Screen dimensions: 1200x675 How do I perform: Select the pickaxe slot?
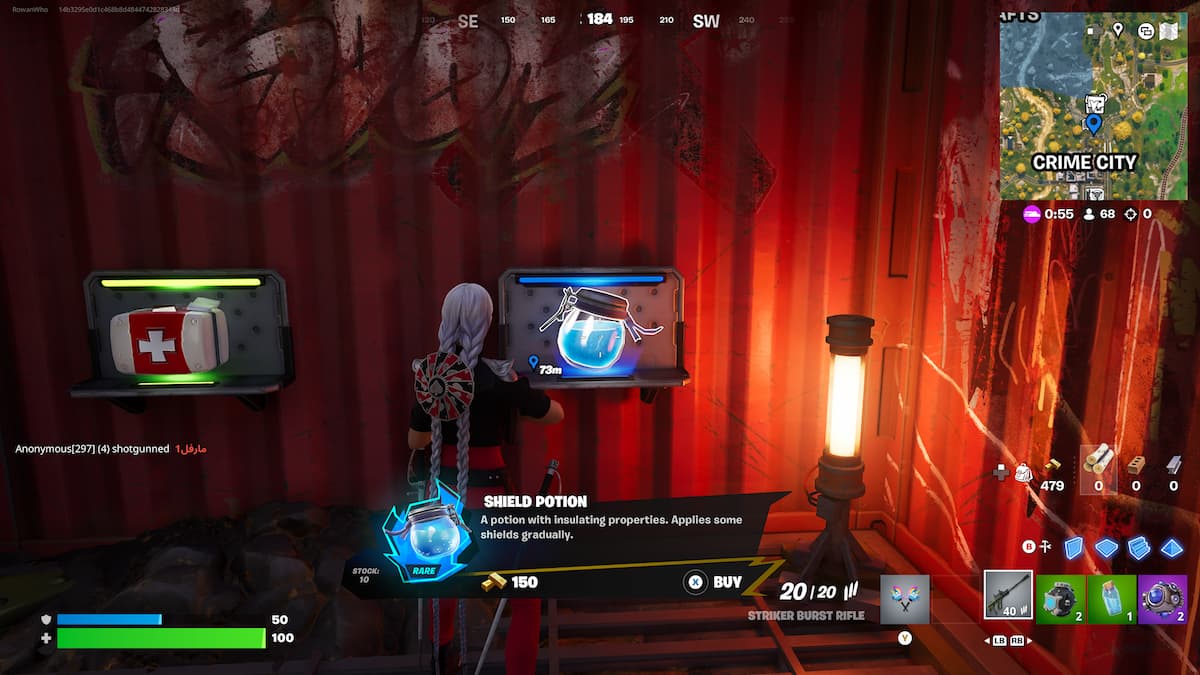point(904,599)
